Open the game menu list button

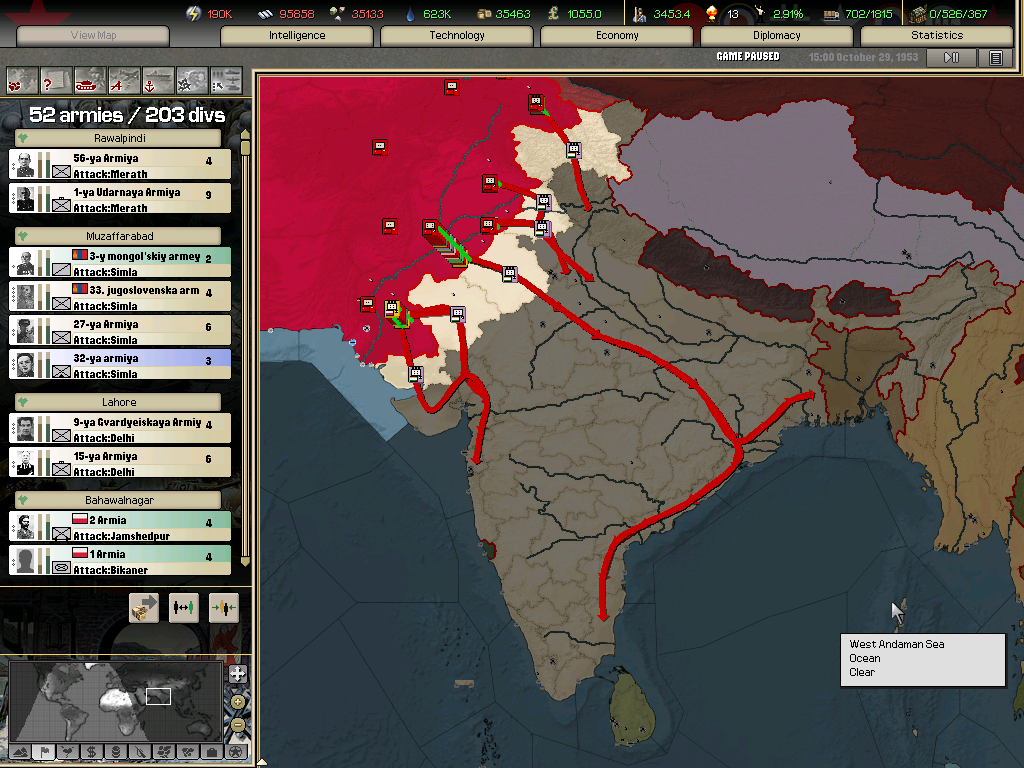tap(996, 58)
